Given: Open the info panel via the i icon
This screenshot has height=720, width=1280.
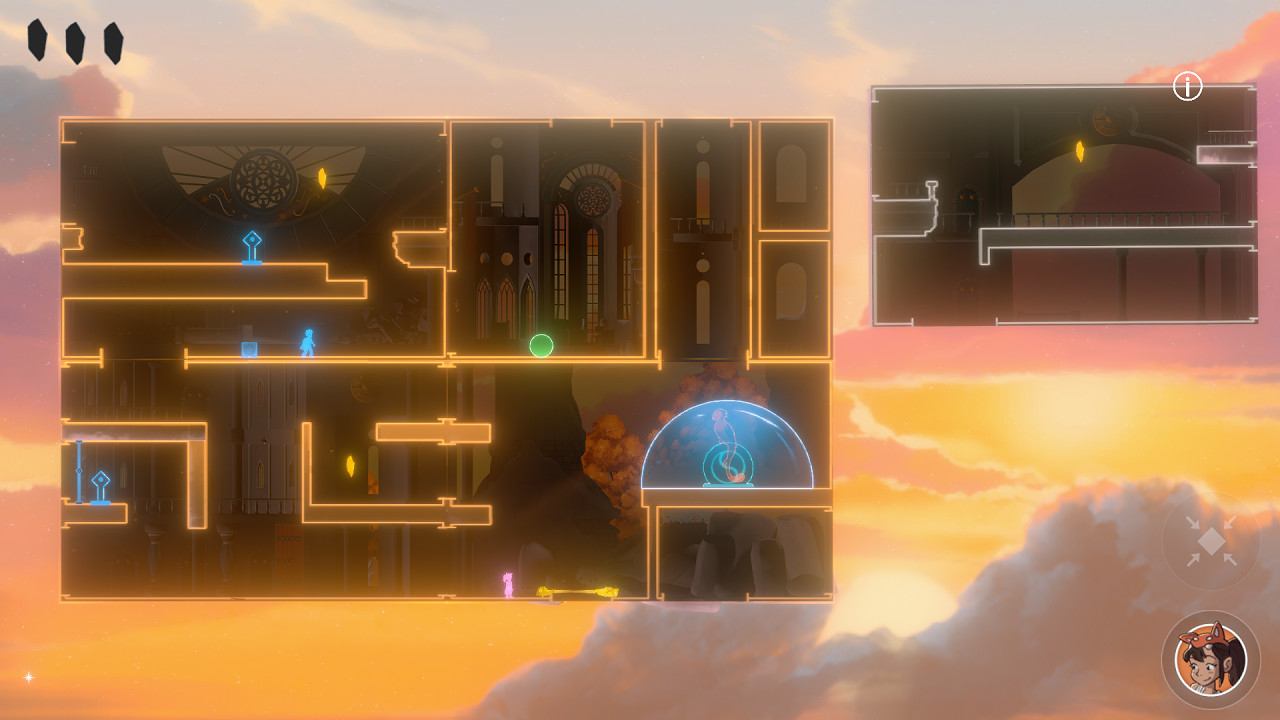Looking at the screenshot, I should [1186, 87].
